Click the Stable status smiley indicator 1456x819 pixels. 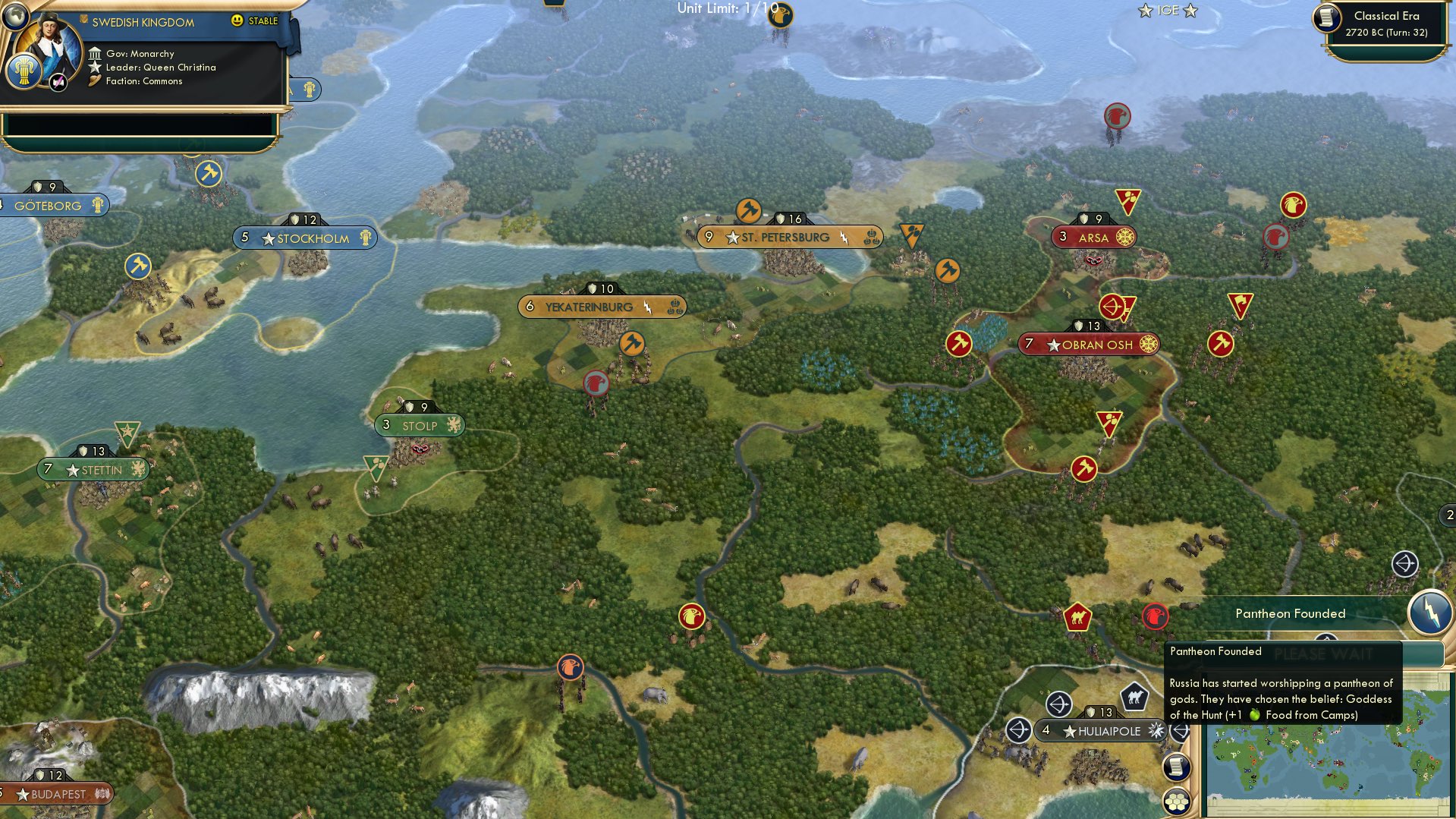tap(237, 20)
